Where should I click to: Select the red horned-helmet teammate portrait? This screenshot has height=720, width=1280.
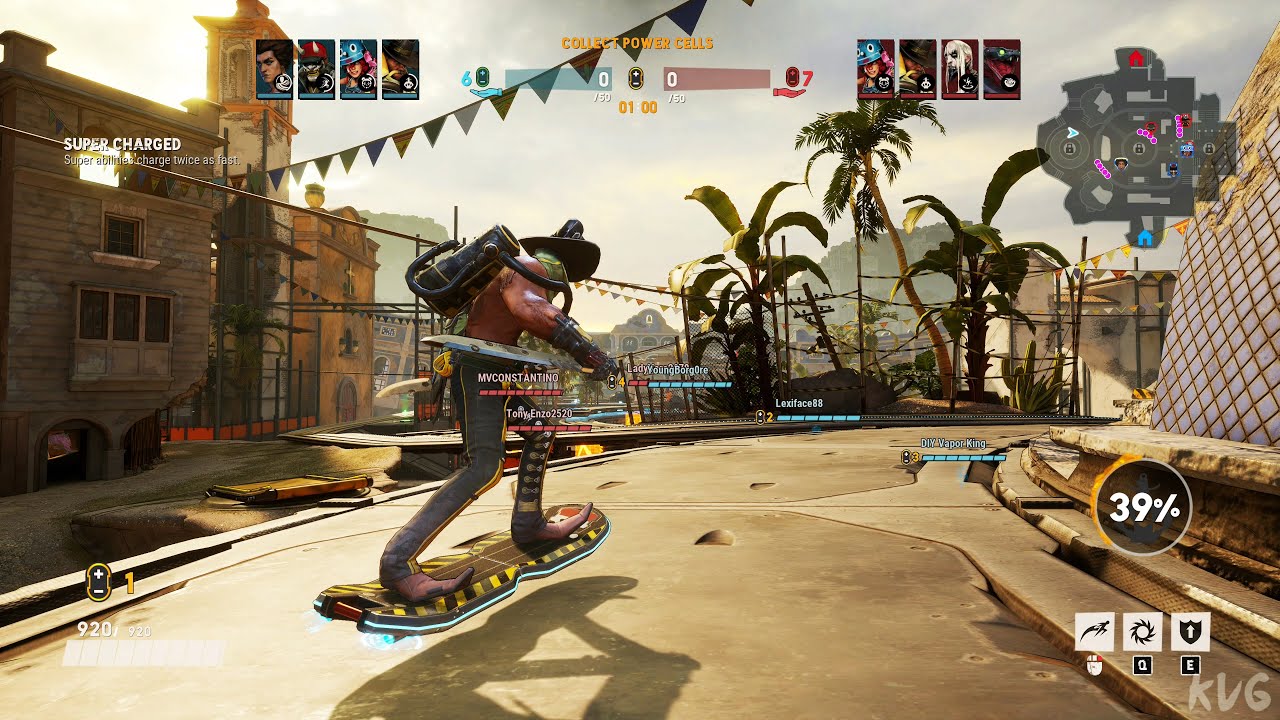(316, 68)
